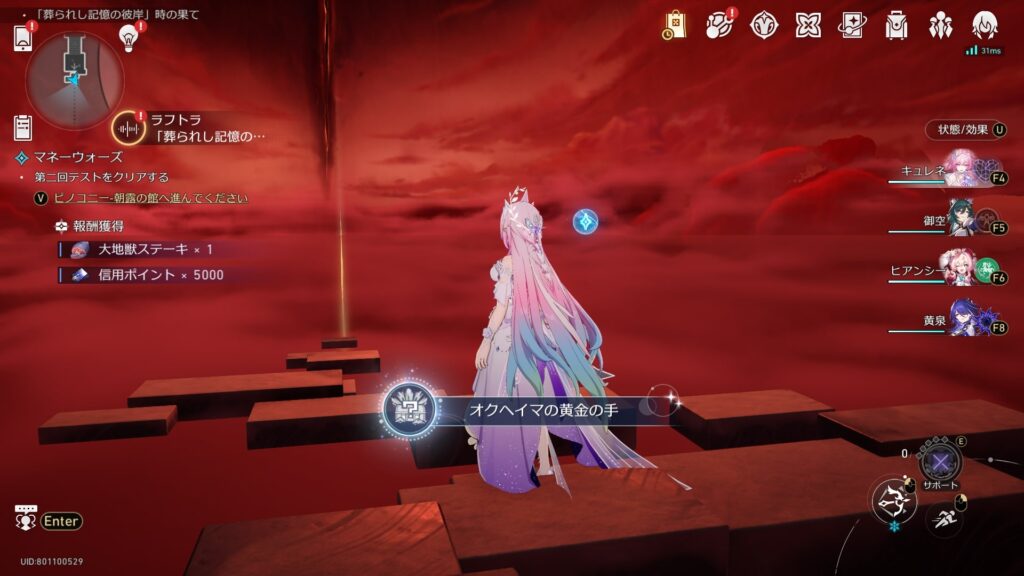Open the backpack inventory
The height and width of the screenshot is (576, 1024).
(x=896, y=25)
